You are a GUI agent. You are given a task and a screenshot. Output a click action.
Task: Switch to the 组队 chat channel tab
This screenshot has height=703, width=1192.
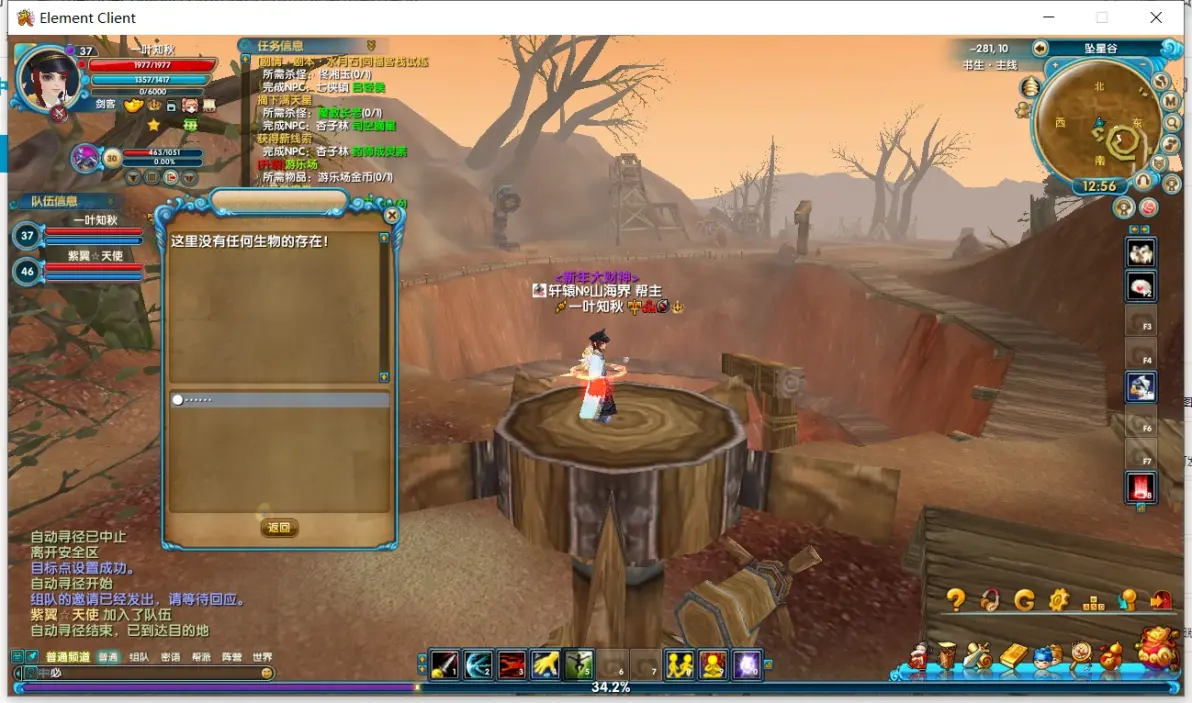139,657
